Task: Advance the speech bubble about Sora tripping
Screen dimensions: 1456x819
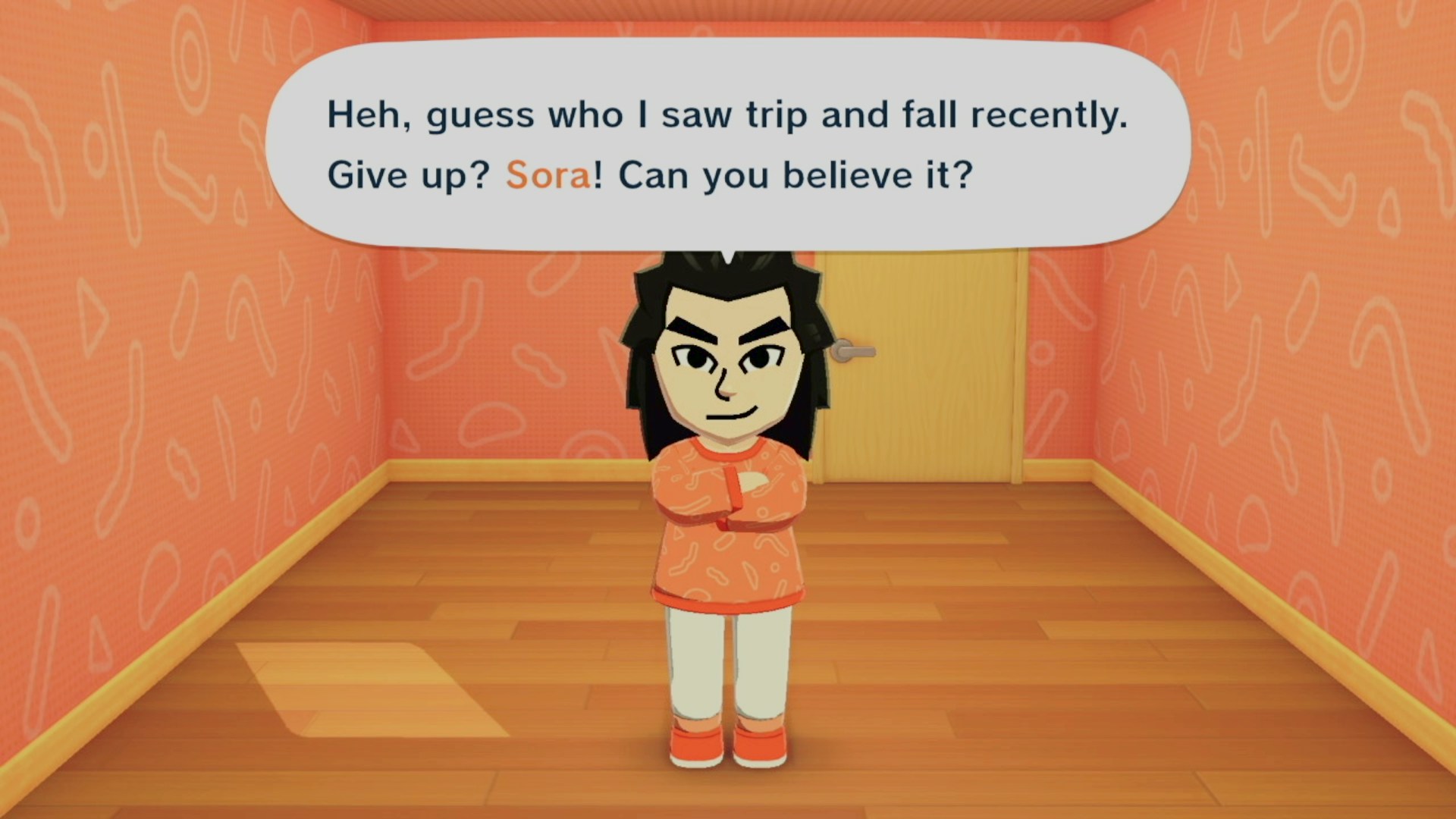Action: point(726,144)
